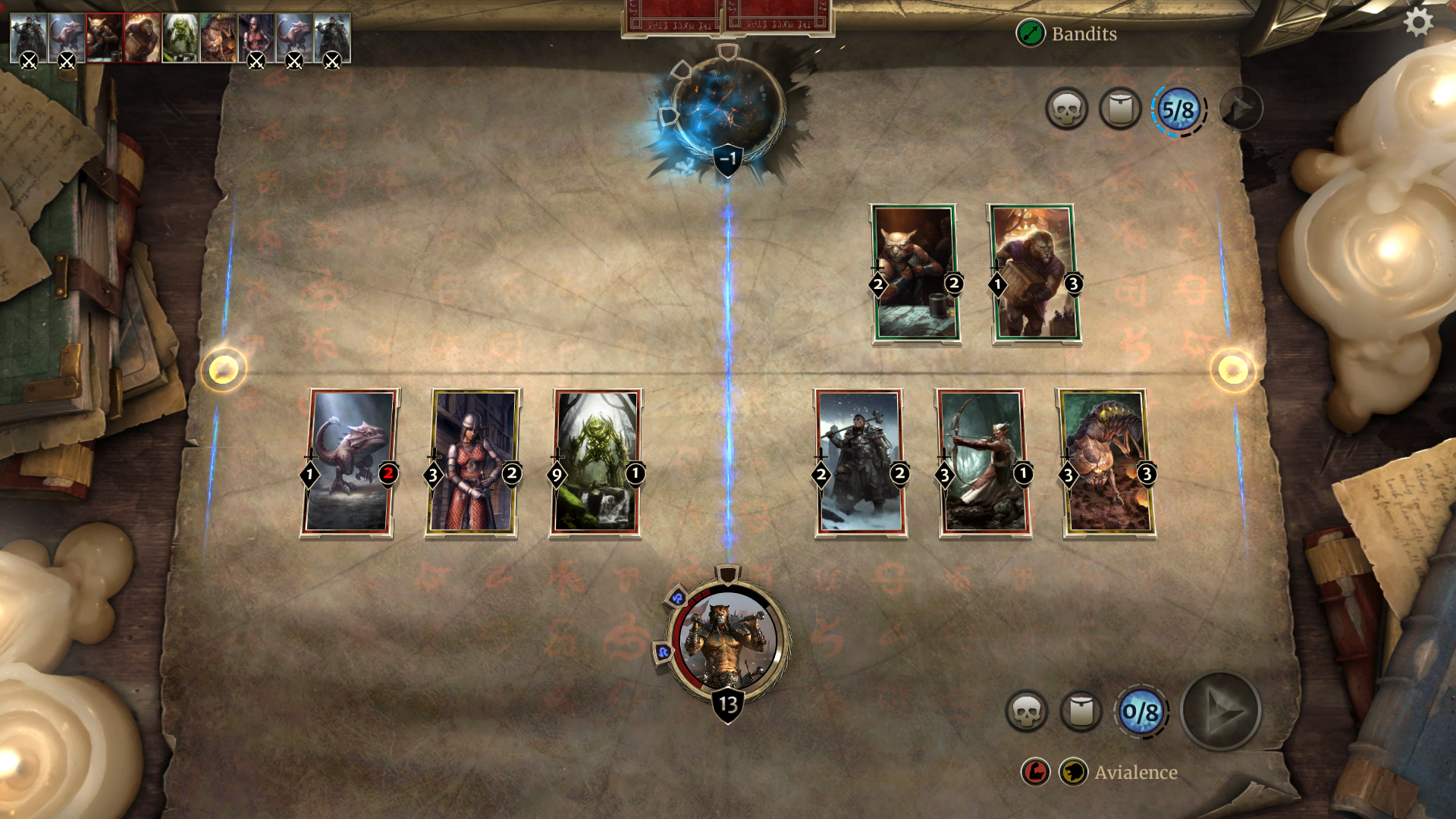Open the opponent's graveyard skull icon
1456x819 pixels.
(1068, 108)
